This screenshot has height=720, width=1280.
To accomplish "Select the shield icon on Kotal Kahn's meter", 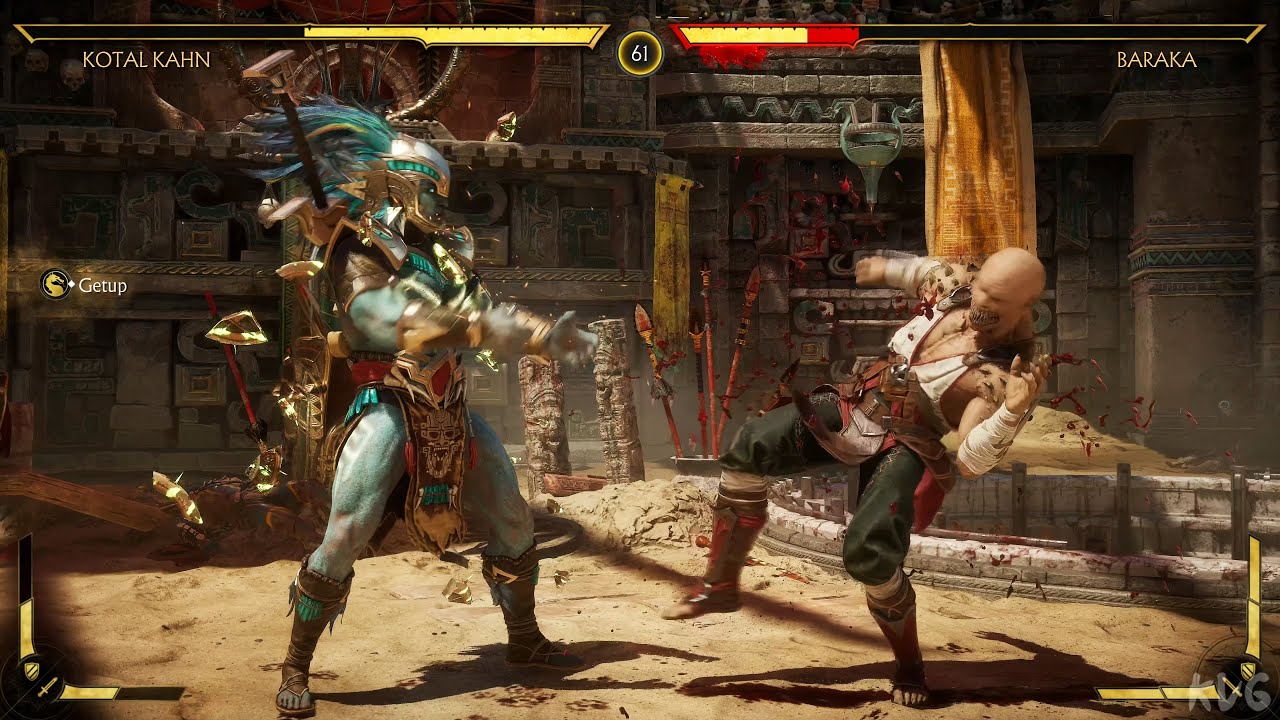I will point(32,670).
